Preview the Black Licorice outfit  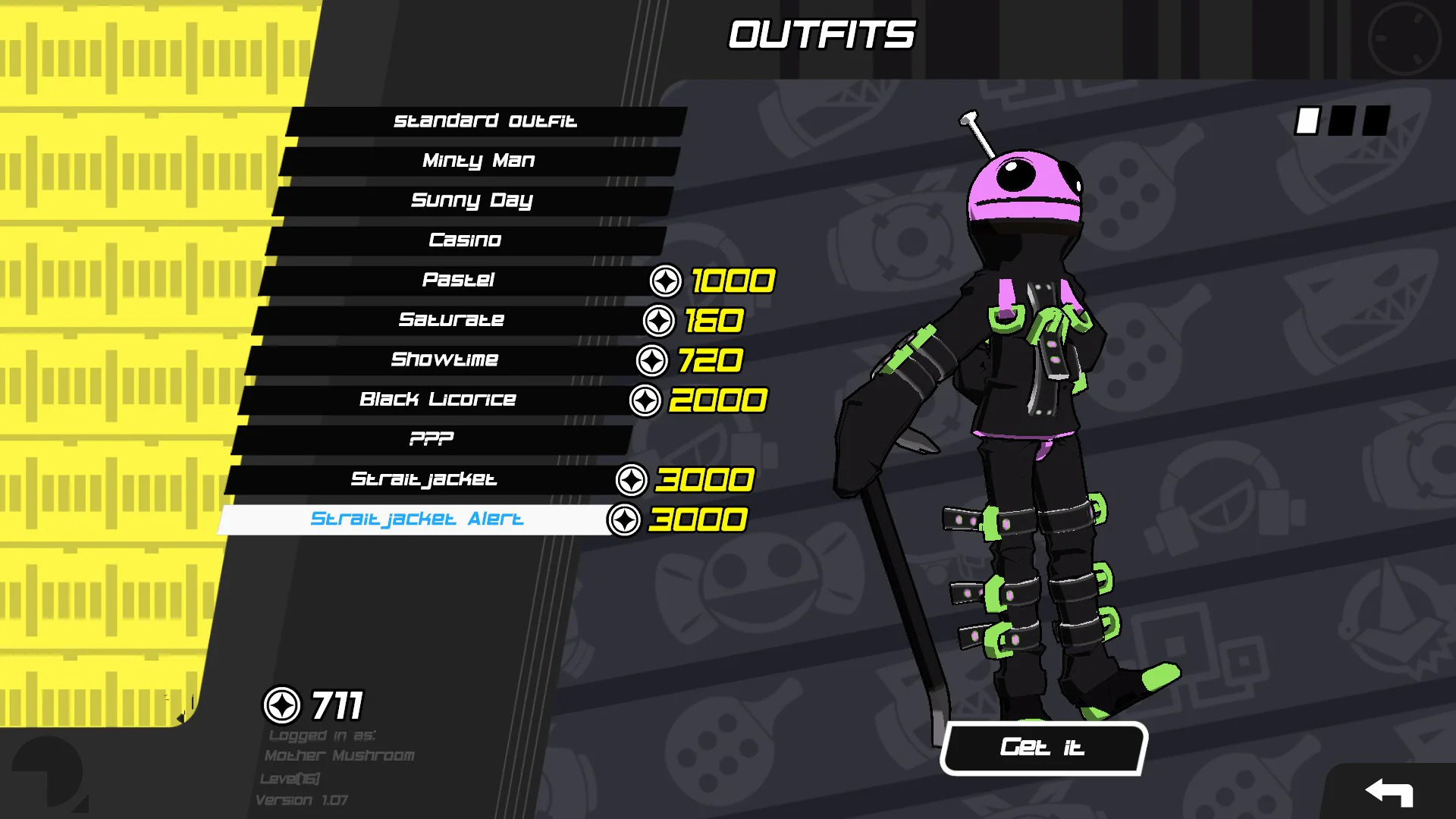[438, 400]
